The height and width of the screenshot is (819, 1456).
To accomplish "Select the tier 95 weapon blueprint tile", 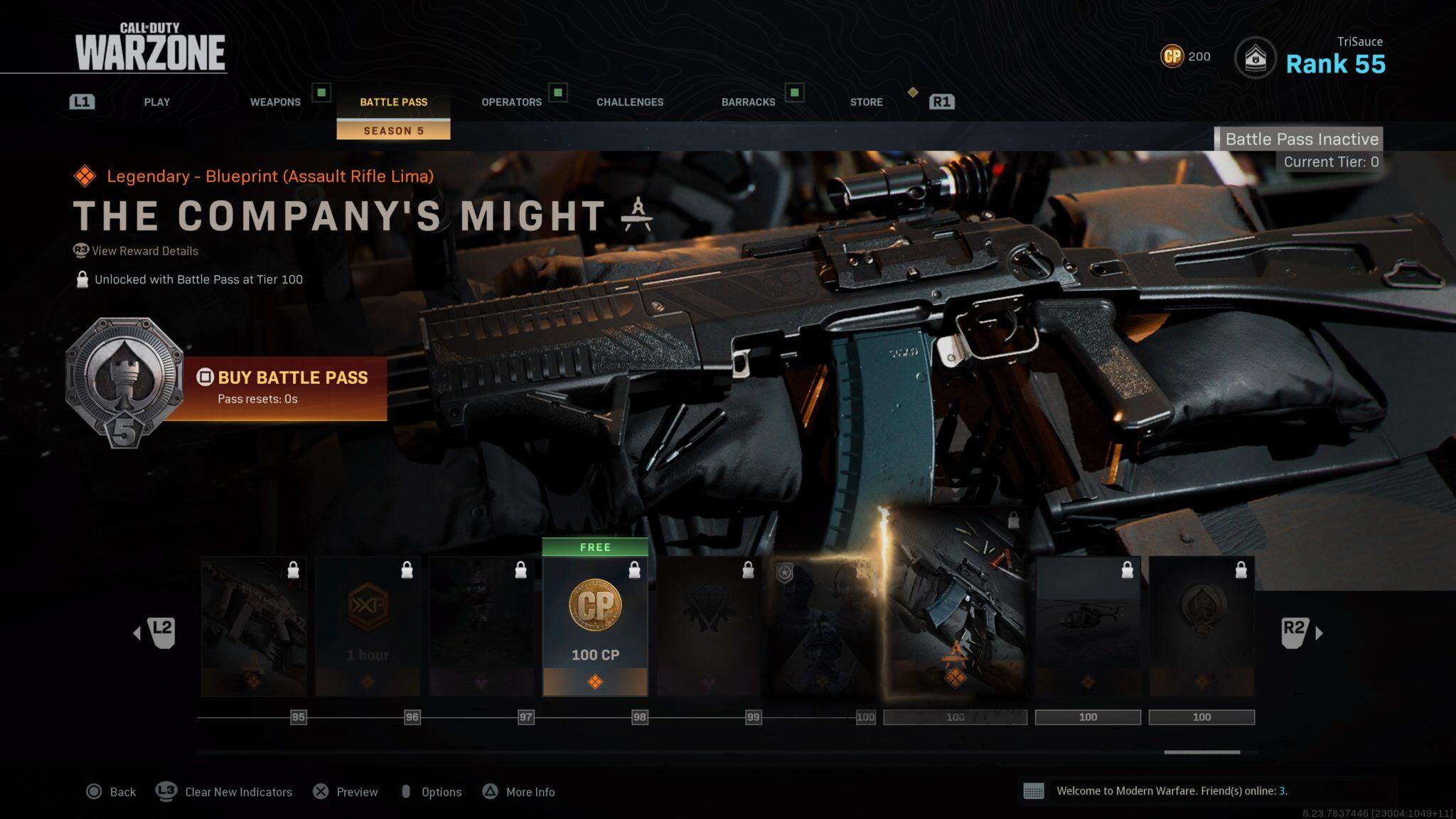I will 254,626.
